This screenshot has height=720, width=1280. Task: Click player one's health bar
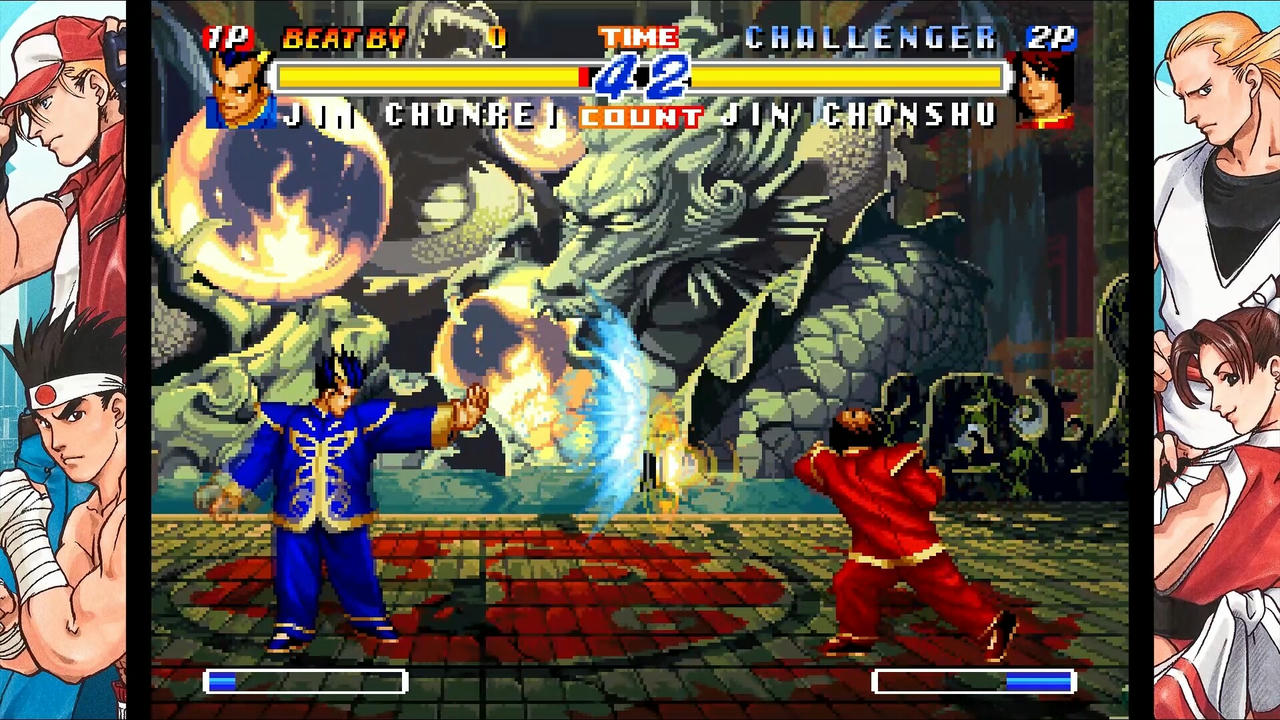click(420, 77)
